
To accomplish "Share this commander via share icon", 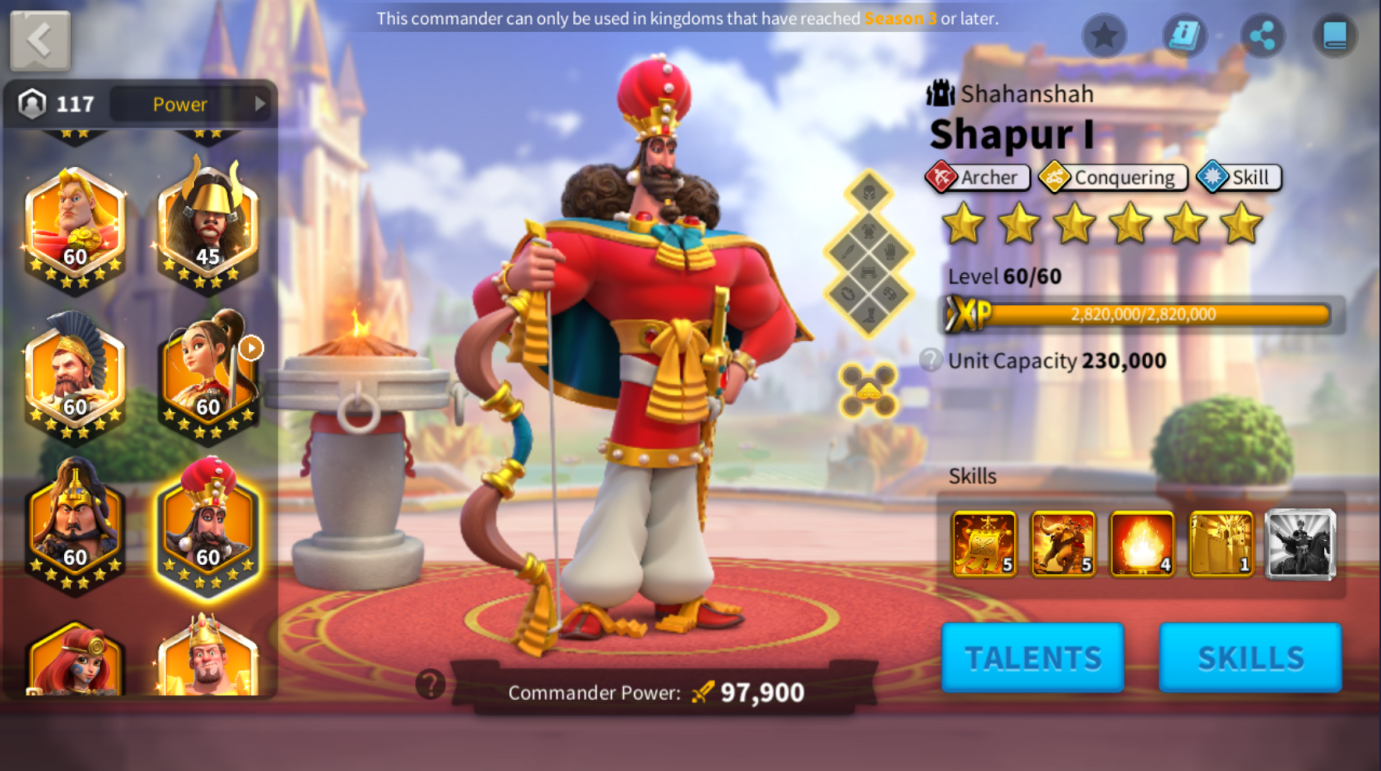I will pyautogui.click(x=1263, y=37).
